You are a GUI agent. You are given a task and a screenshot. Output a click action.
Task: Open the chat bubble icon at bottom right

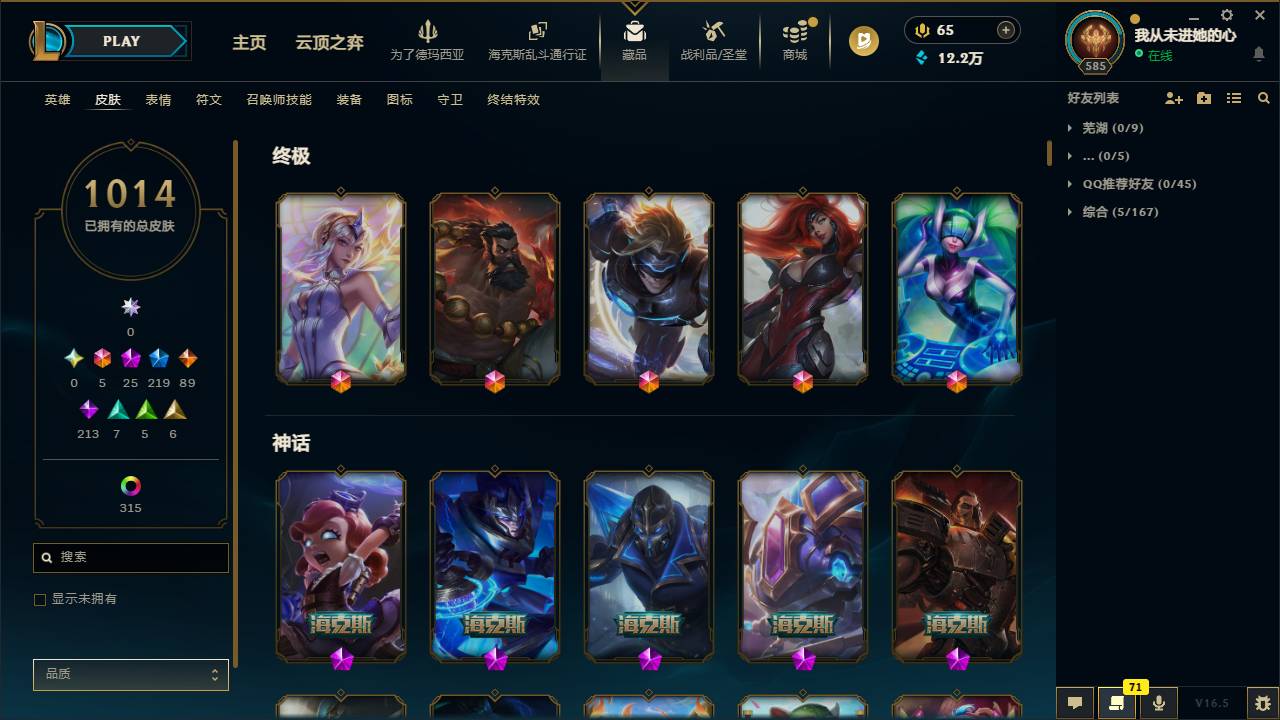click(1073, 703)
